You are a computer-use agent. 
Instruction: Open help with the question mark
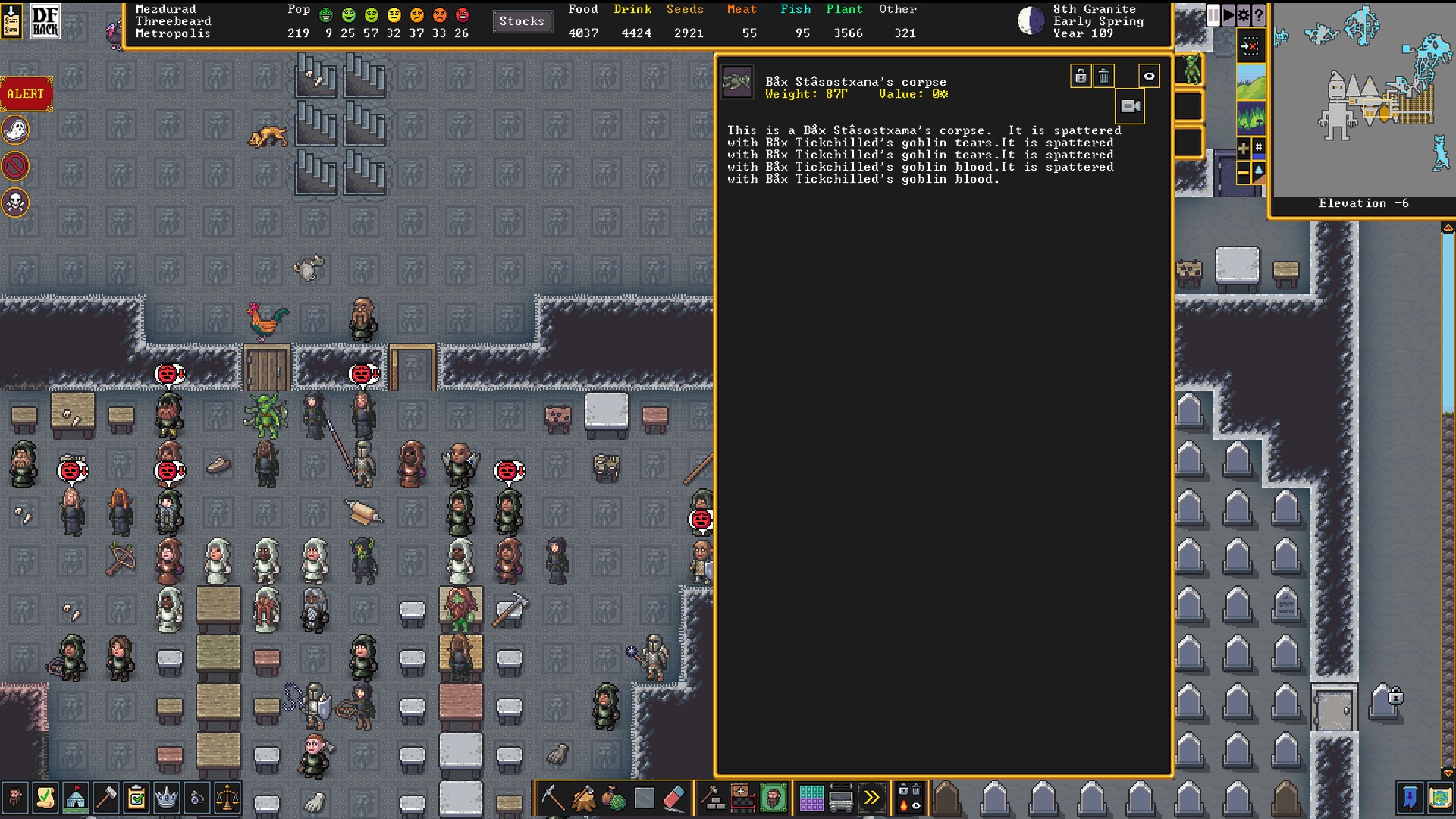[1259, 15]
